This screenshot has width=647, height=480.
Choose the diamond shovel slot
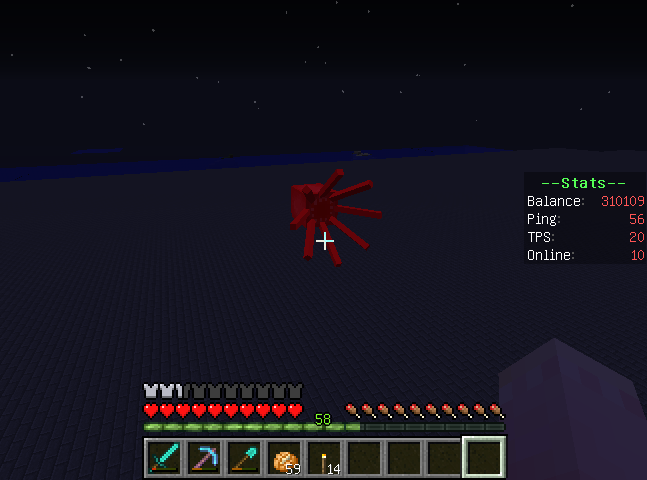[x=244, y=457]
